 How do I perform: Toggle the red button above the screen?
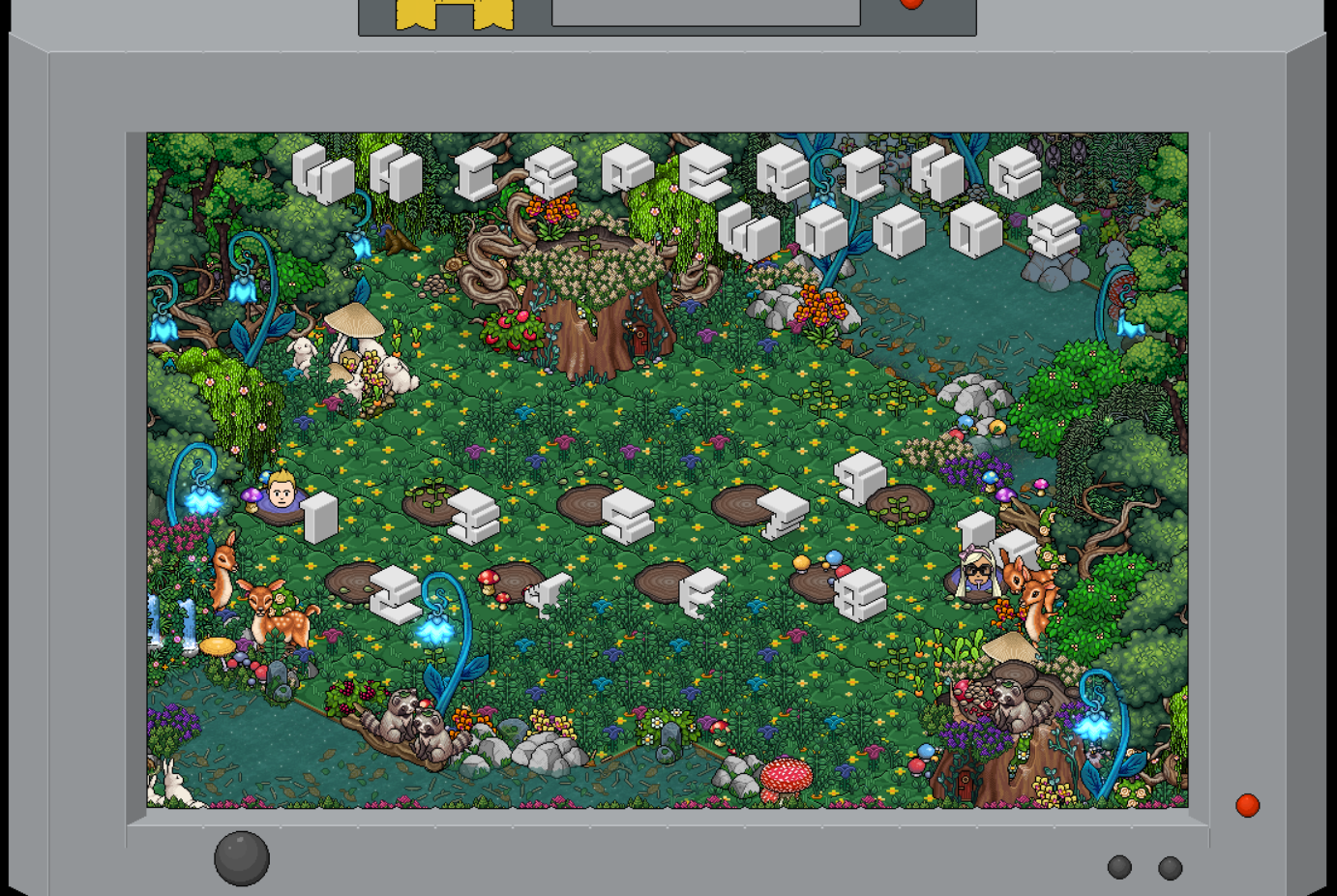pyautogui.click(x=912, y=2)
